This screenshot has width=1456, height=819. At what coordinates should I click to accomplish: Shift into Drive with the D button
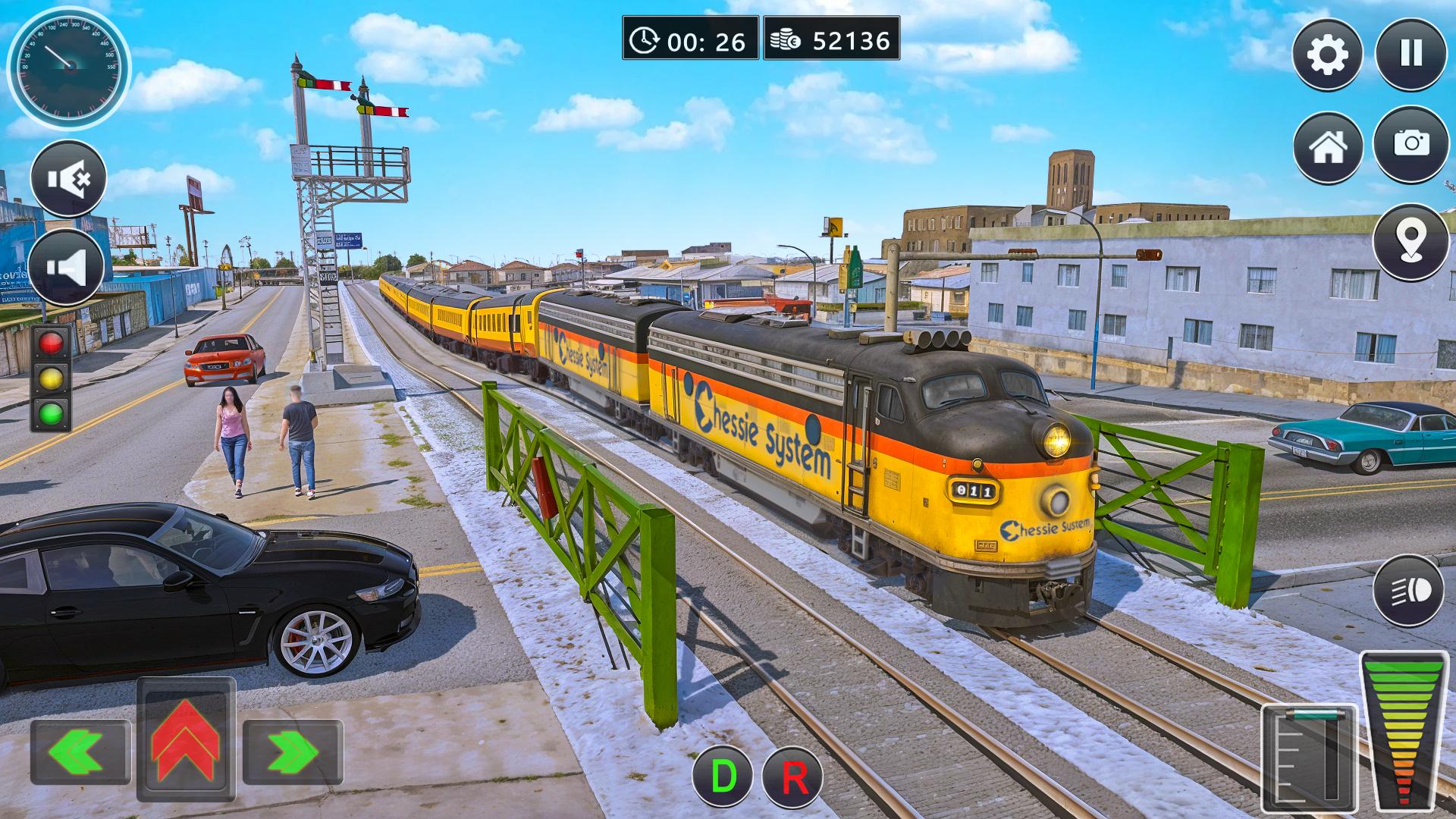[x=722, y=777]
